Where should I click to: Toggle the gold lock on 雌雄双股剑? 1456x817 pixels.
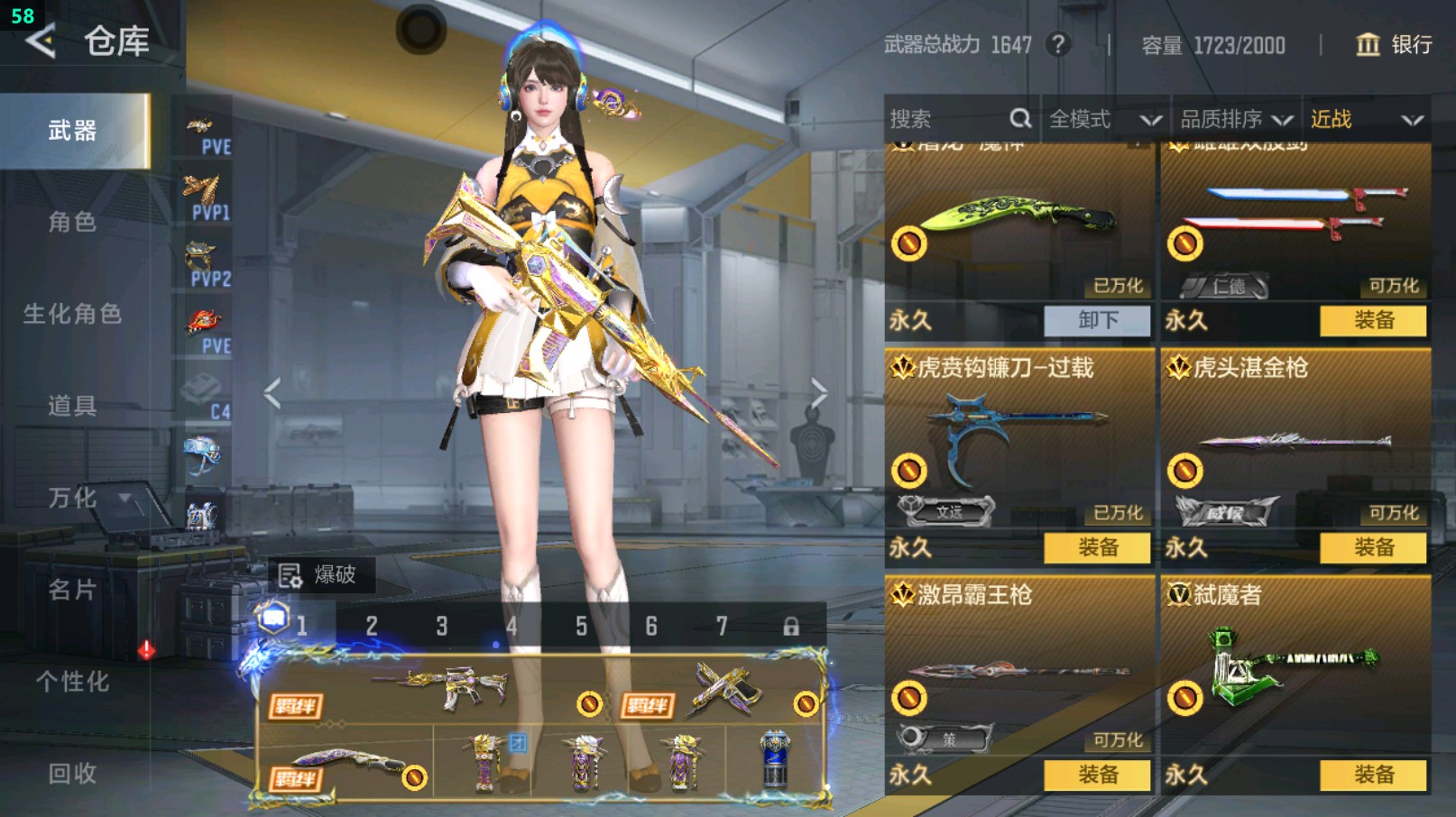[1186, 243]
